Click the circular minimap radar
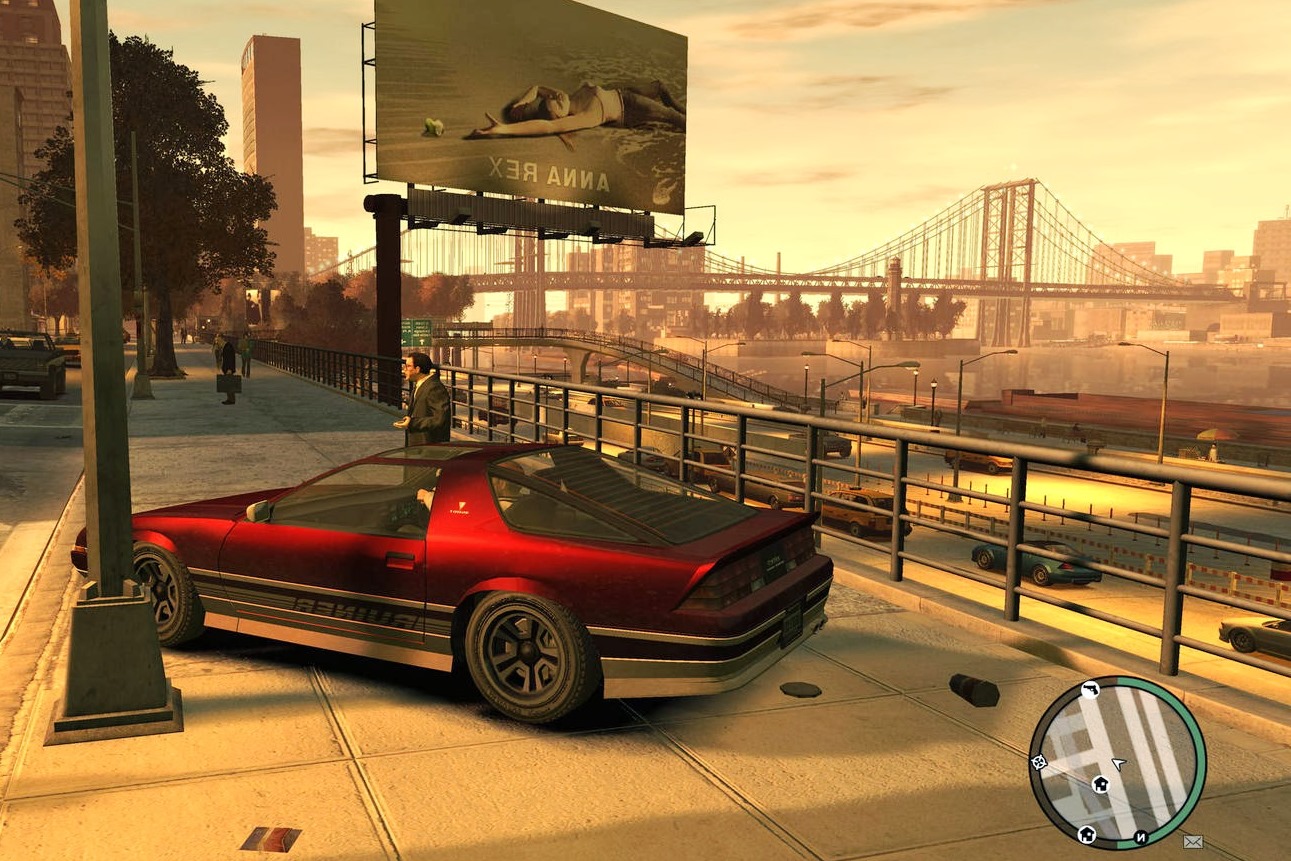This screenshot has height=861, width=1291. click(1117, 762)
